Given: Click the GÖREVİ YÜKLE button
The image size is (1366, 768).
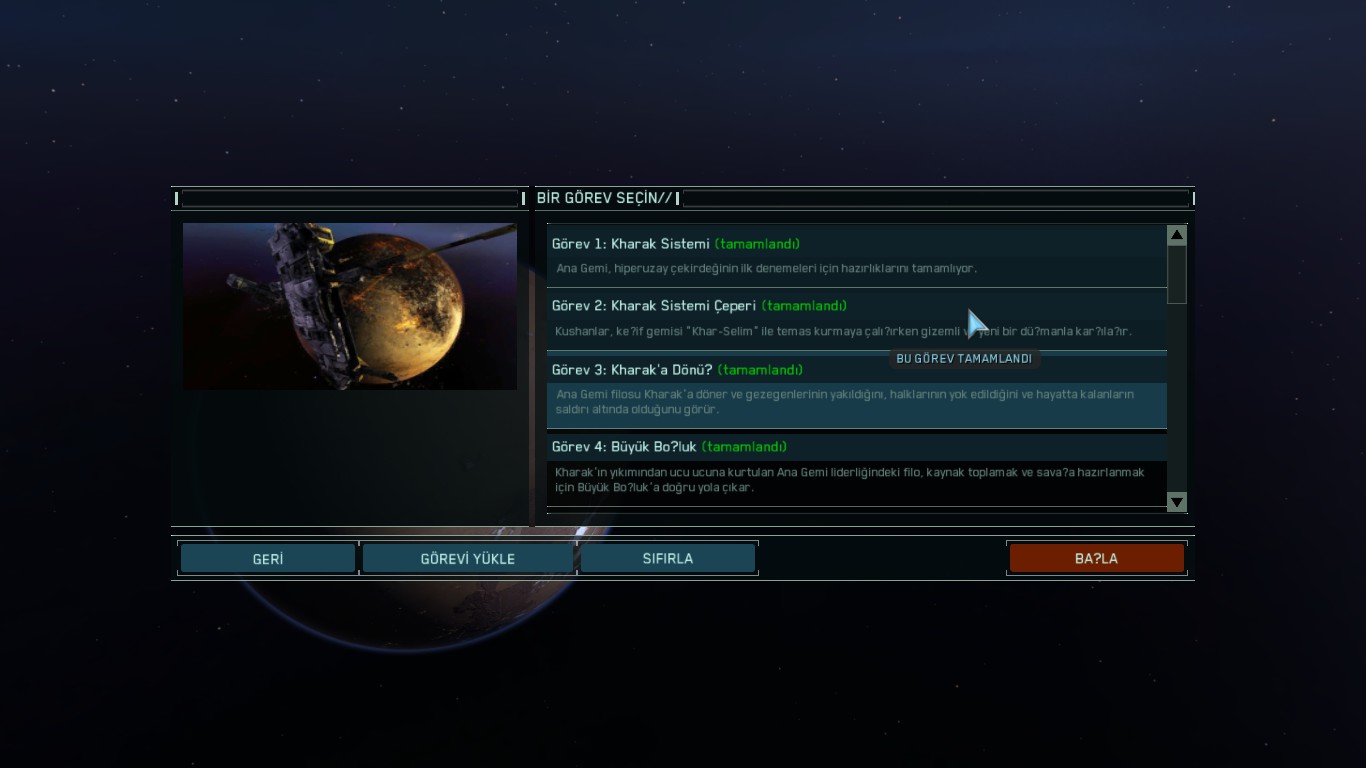Looking at the screenshot, I should (467, 559).
